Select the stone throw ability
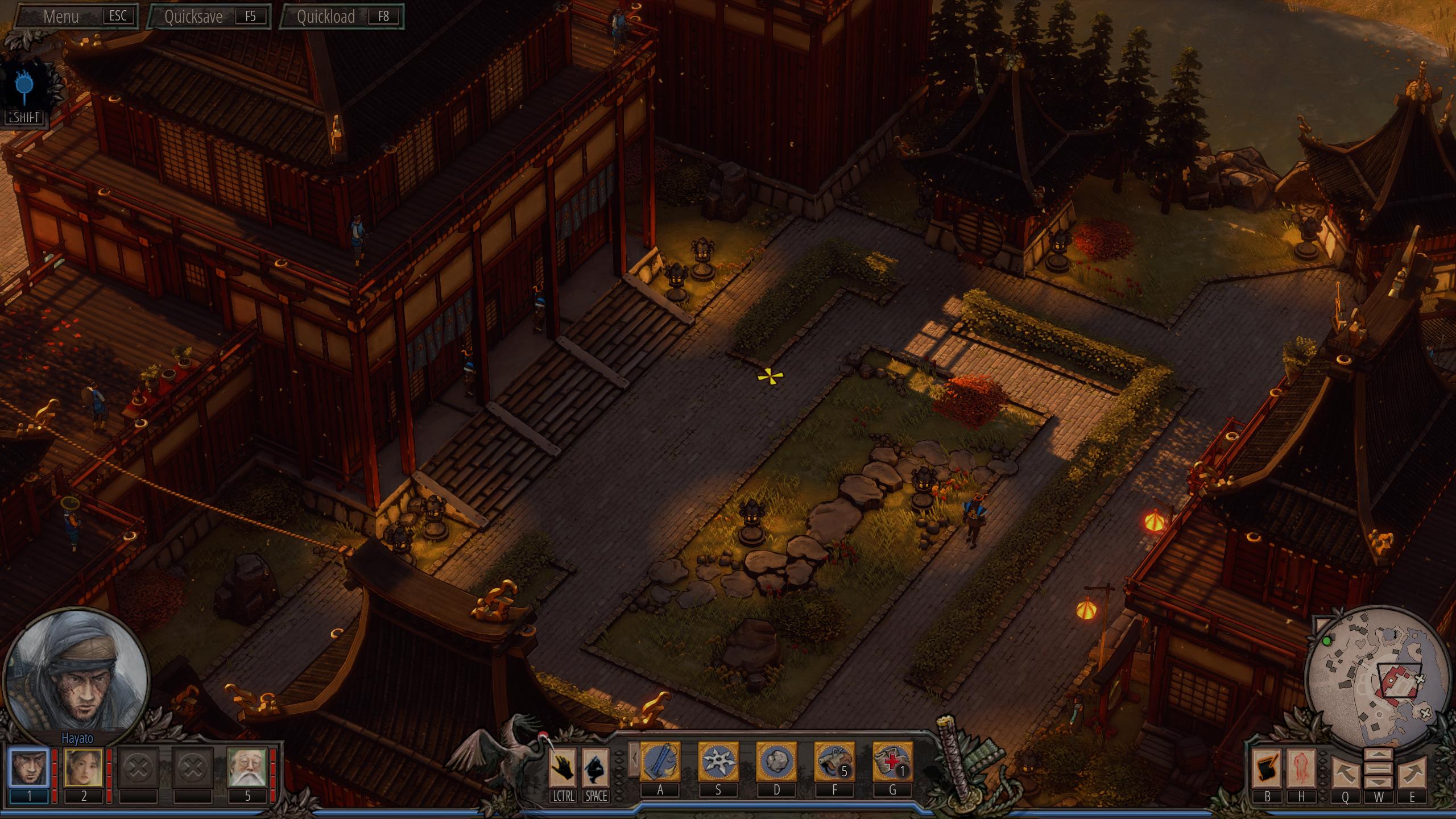1456x819 pixels. (x=776, y=762)
